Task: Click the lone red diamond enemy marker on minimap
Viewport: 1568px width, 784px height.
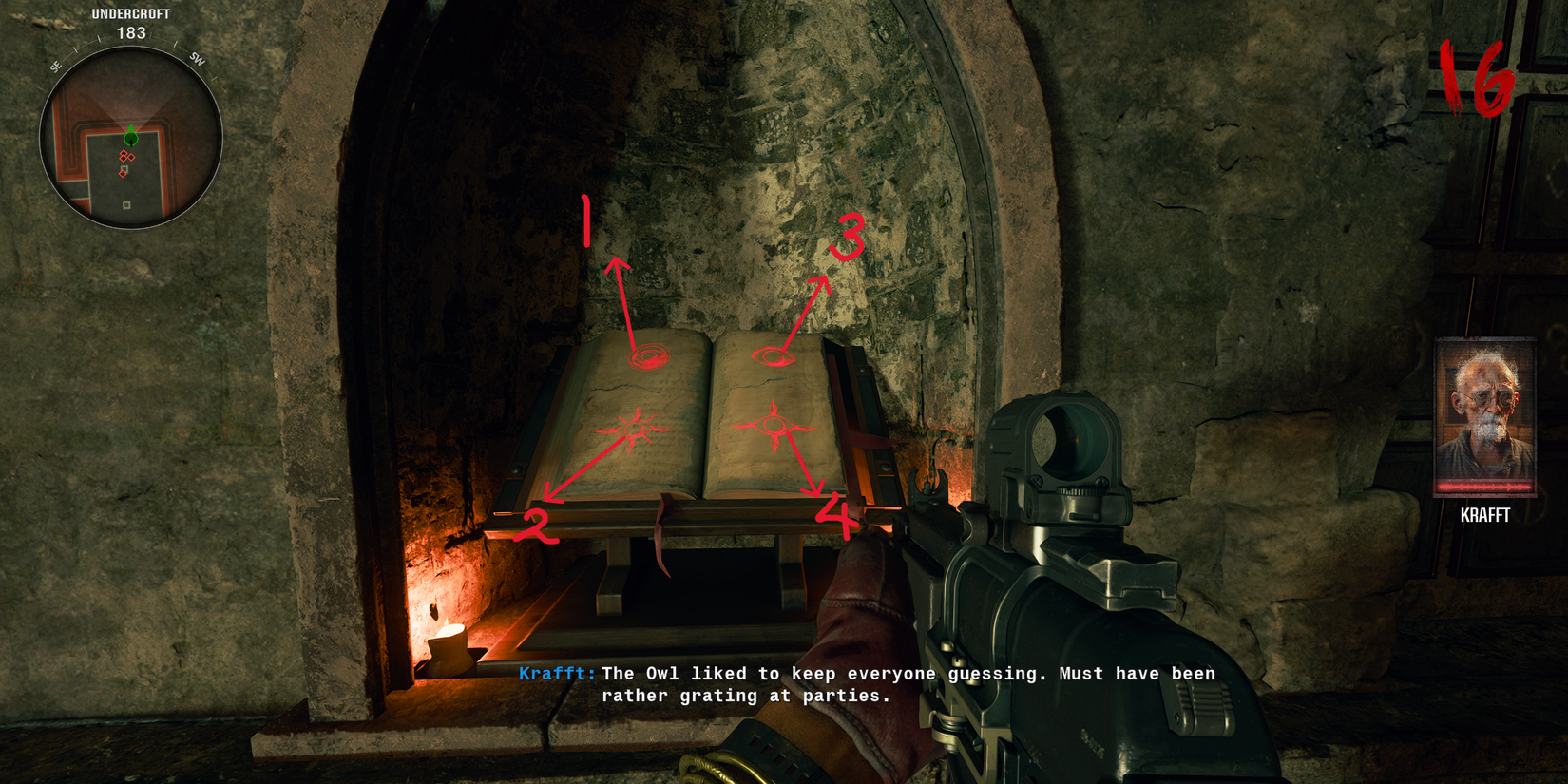Action: pyautogui.click(x=123, y=174)
